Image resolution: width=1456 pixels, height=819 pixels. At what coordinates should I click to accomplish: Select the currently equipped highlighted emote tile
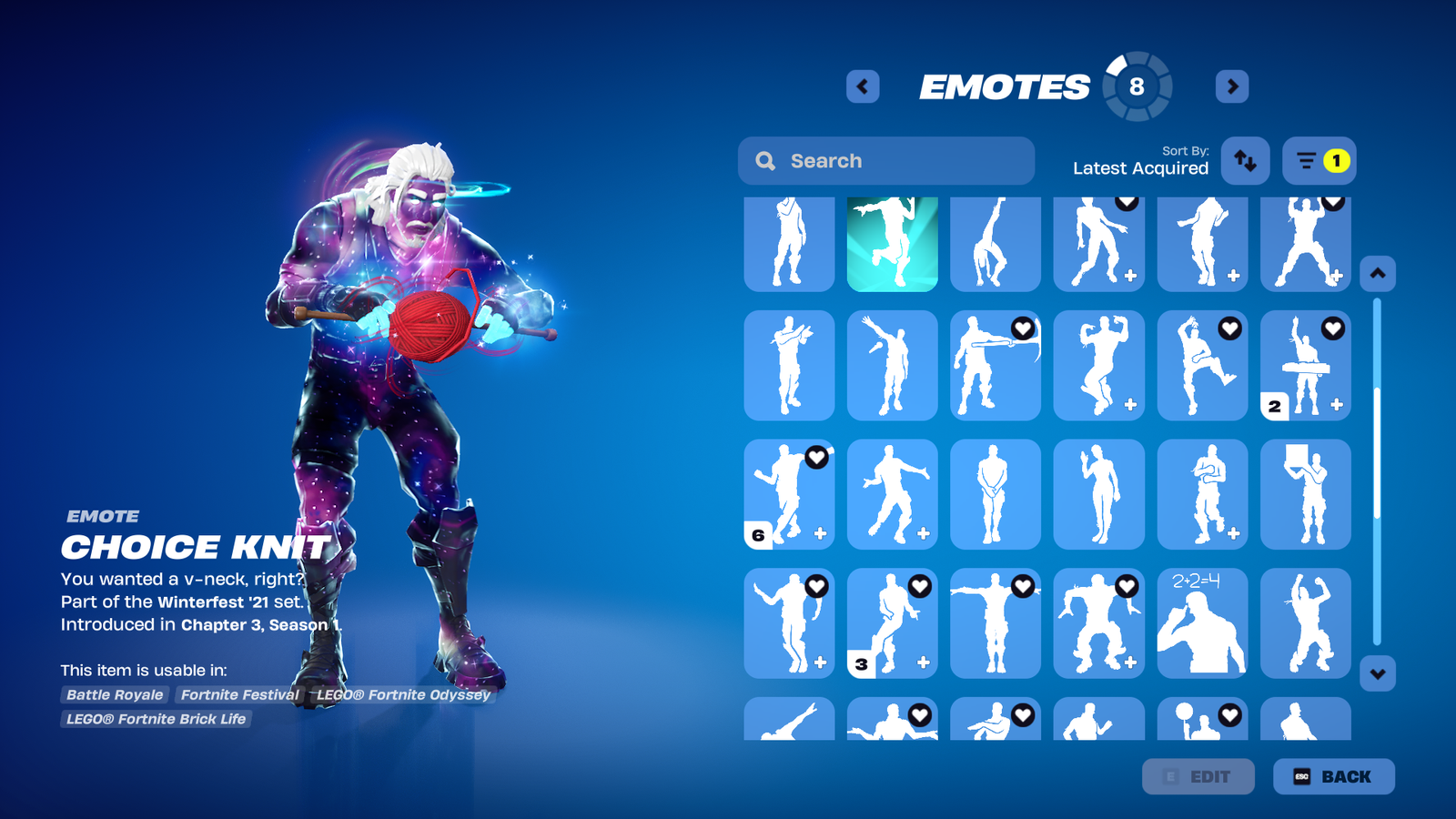(x=892, y=244)
